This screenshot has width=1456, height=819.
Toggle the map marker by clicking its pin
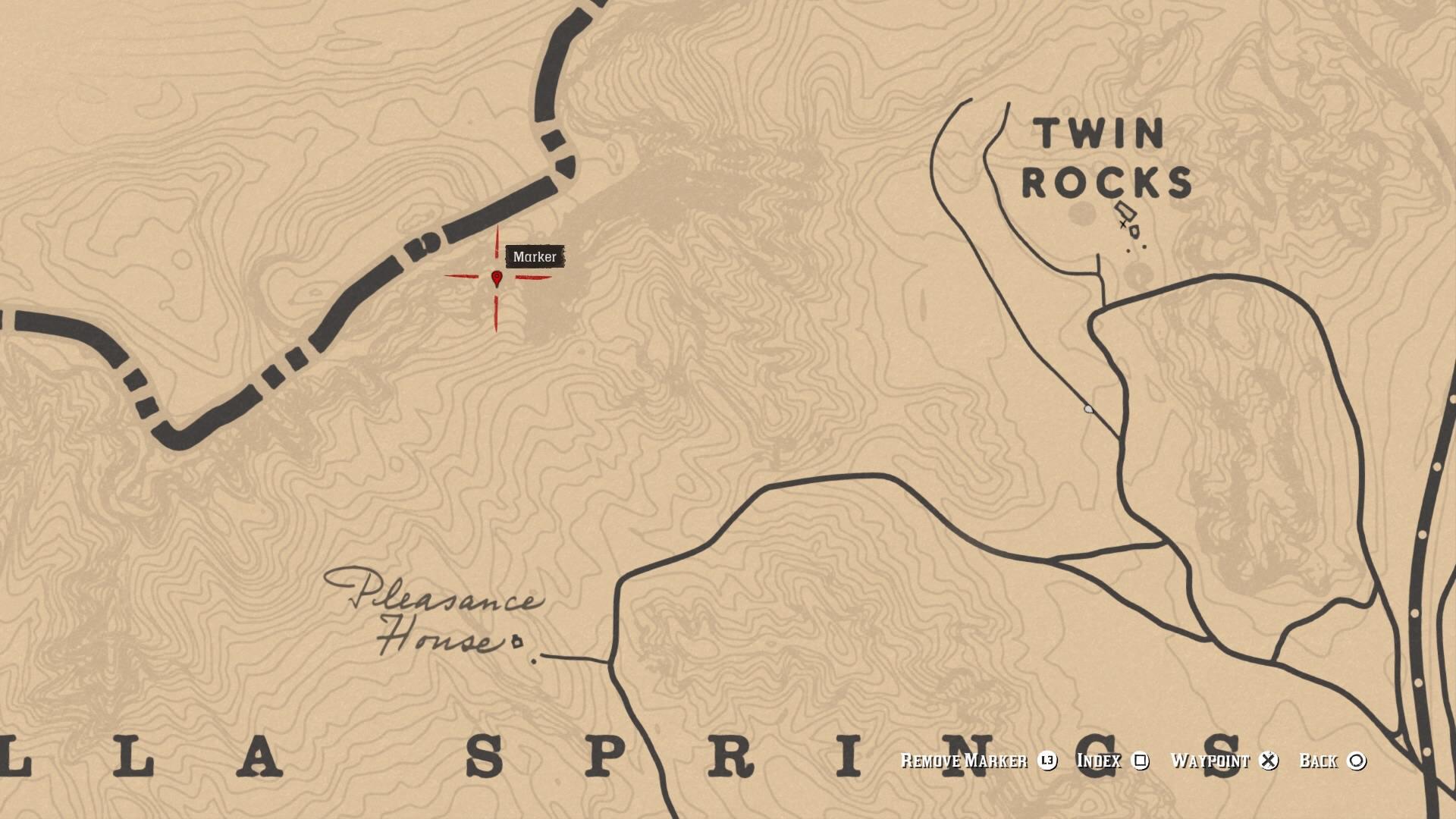pos(496,278)
